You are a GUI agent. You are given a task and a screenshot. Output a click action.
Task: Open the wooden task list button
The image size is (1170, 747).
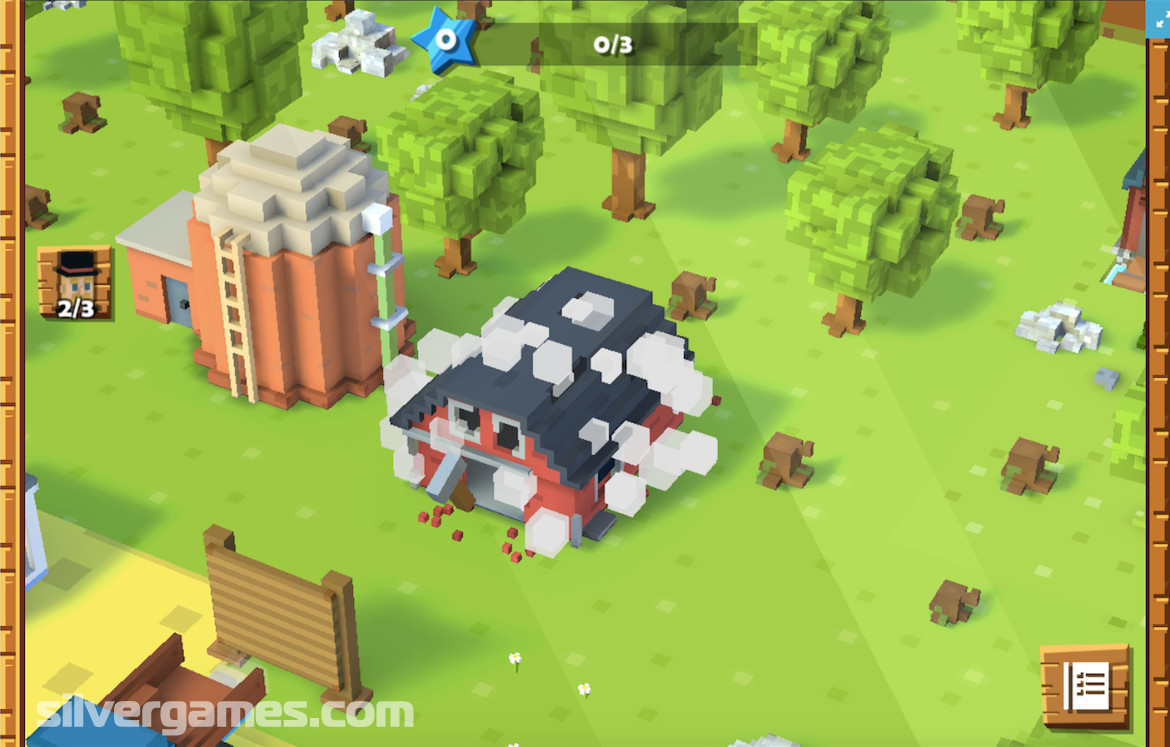[x=1085, y=685]
